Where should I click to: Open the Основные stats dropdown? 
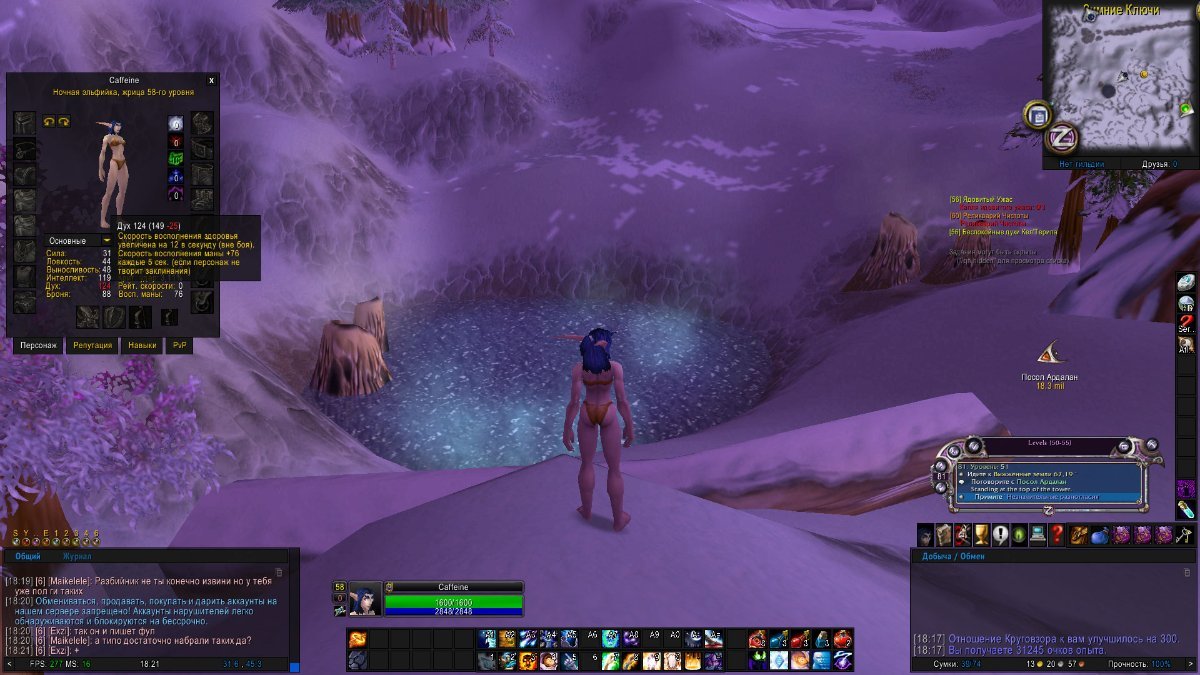click(80, 241)
